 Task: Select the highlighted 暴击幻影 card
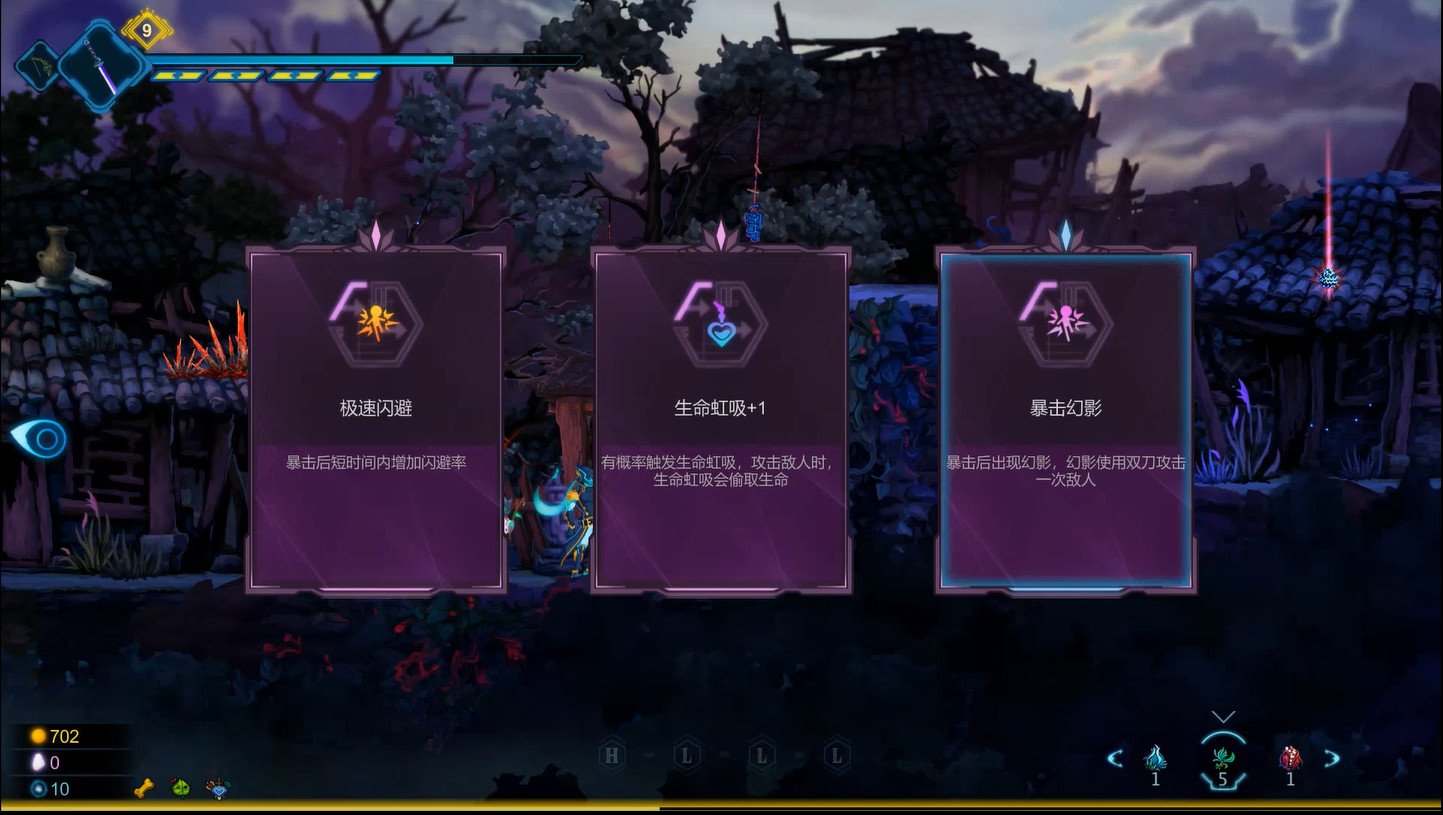(1066, 420)
